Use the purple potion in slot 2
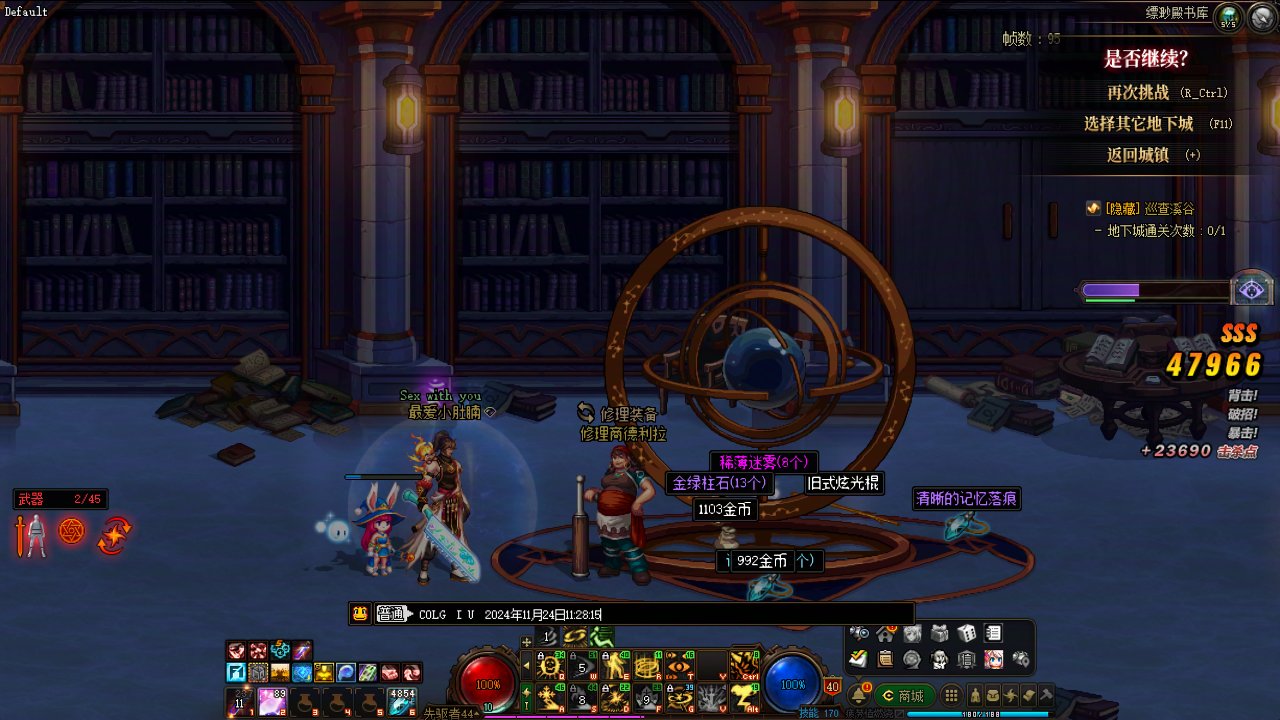This screenshot has width=1280, height=720. pos(272,701)
